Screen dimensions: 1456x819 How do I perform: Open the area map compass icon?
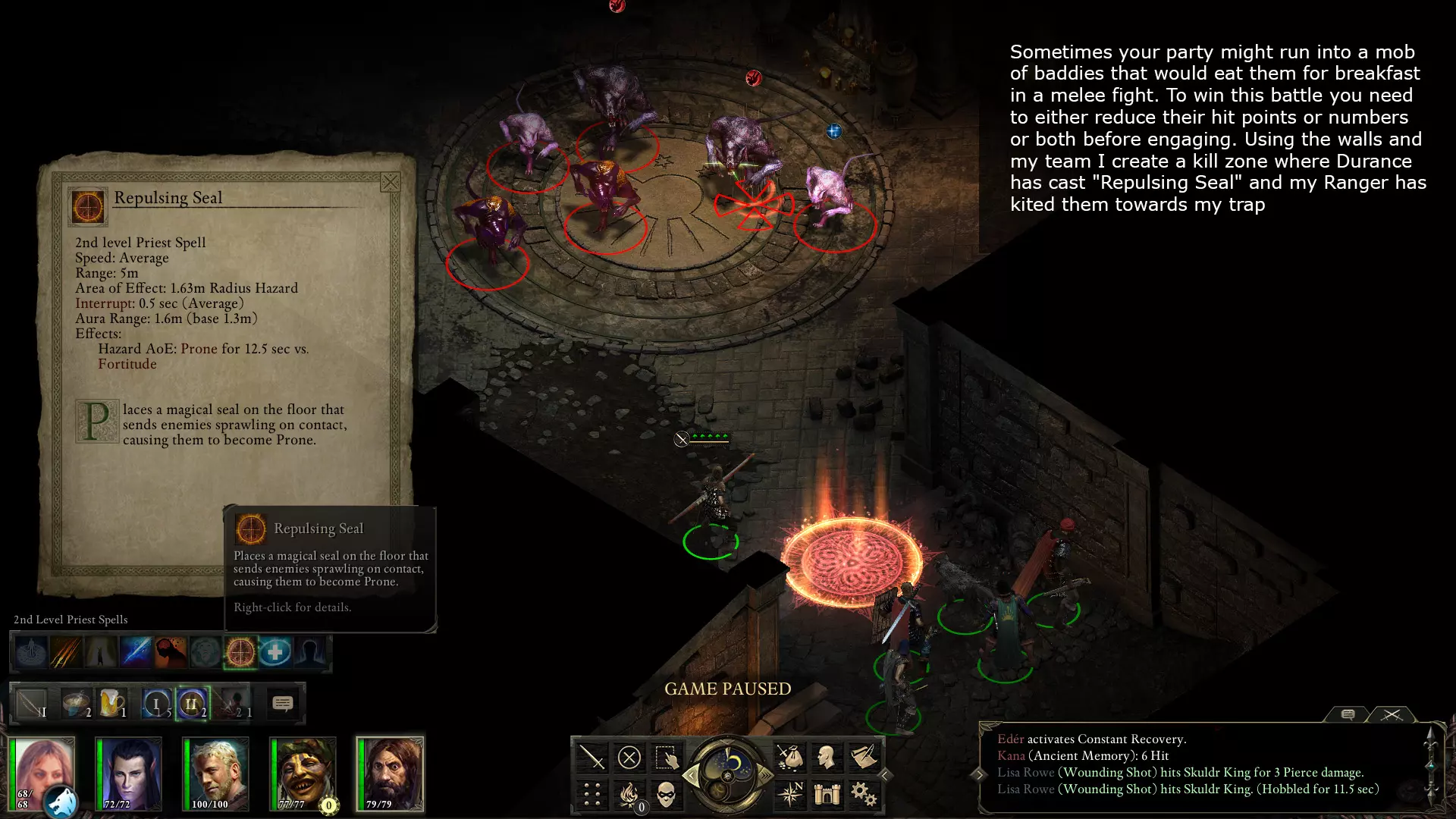[x=789, y=795]
